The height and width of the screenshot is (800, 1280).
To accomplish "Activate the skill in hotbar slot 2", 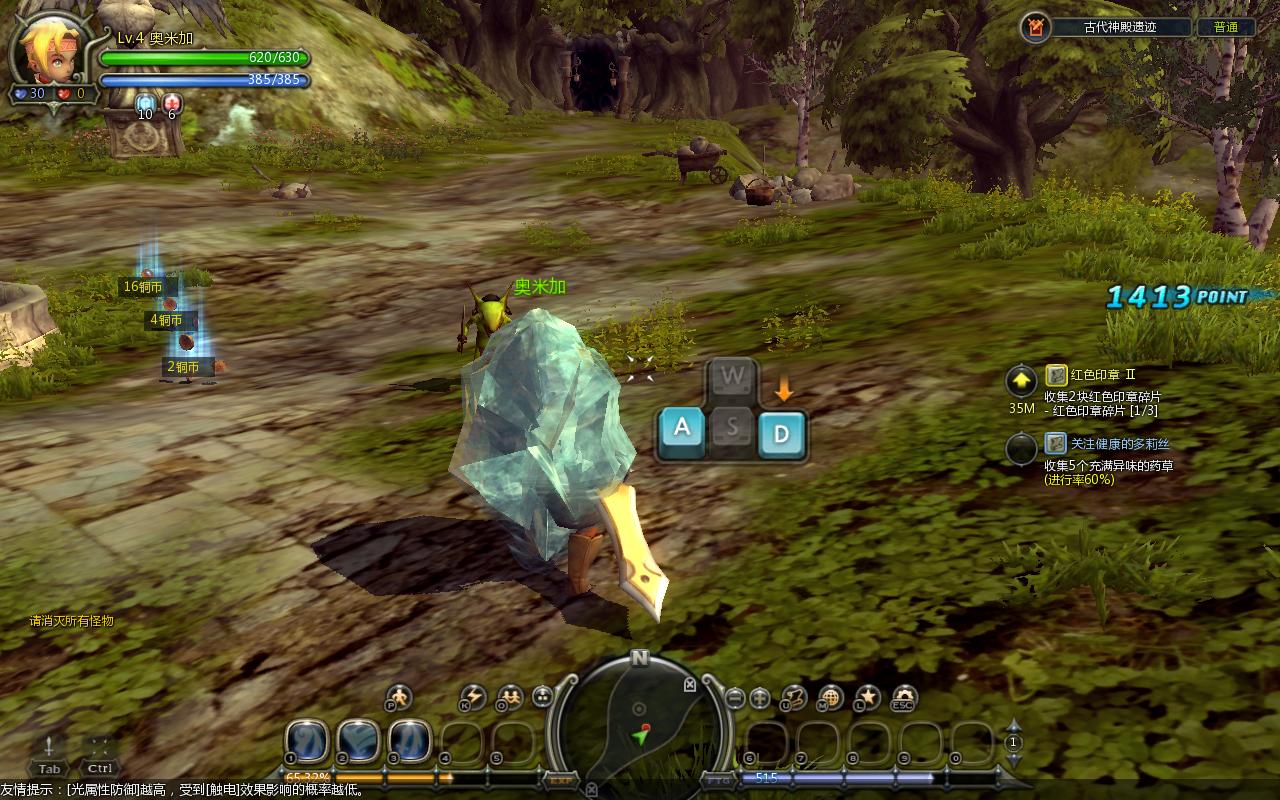I will click(358, 741).
